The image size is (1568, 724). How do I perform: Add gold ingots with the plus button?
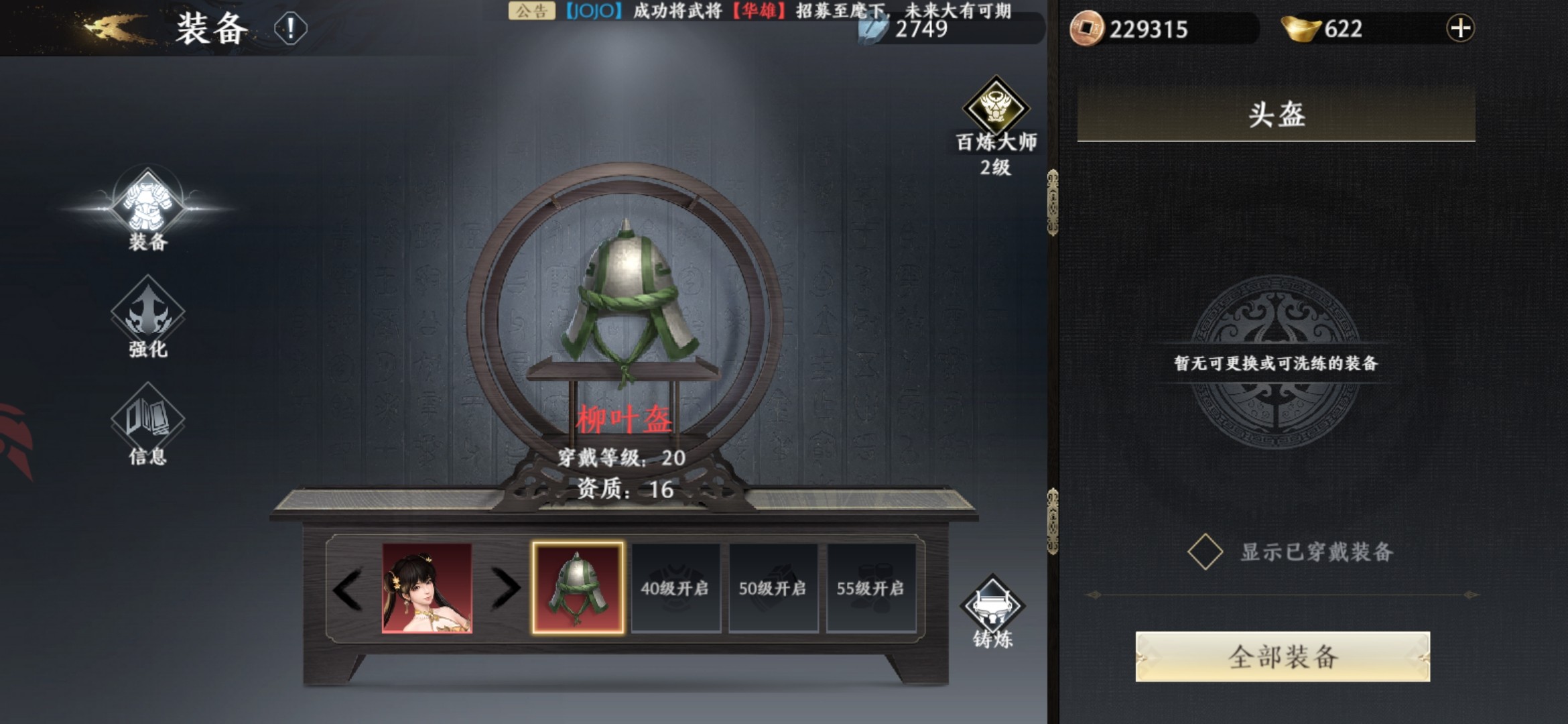[x=1460, y=29]
